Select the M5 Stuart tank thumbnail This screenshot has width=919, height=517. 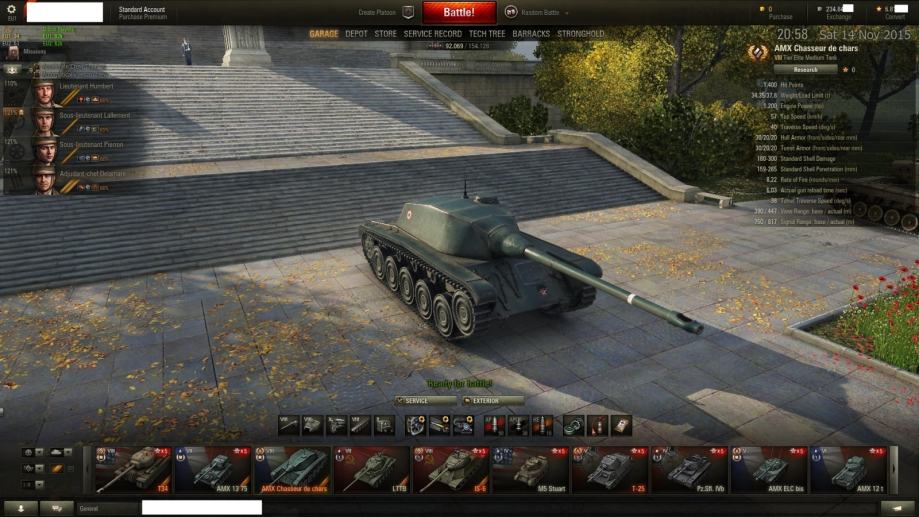tap(530, 470)
